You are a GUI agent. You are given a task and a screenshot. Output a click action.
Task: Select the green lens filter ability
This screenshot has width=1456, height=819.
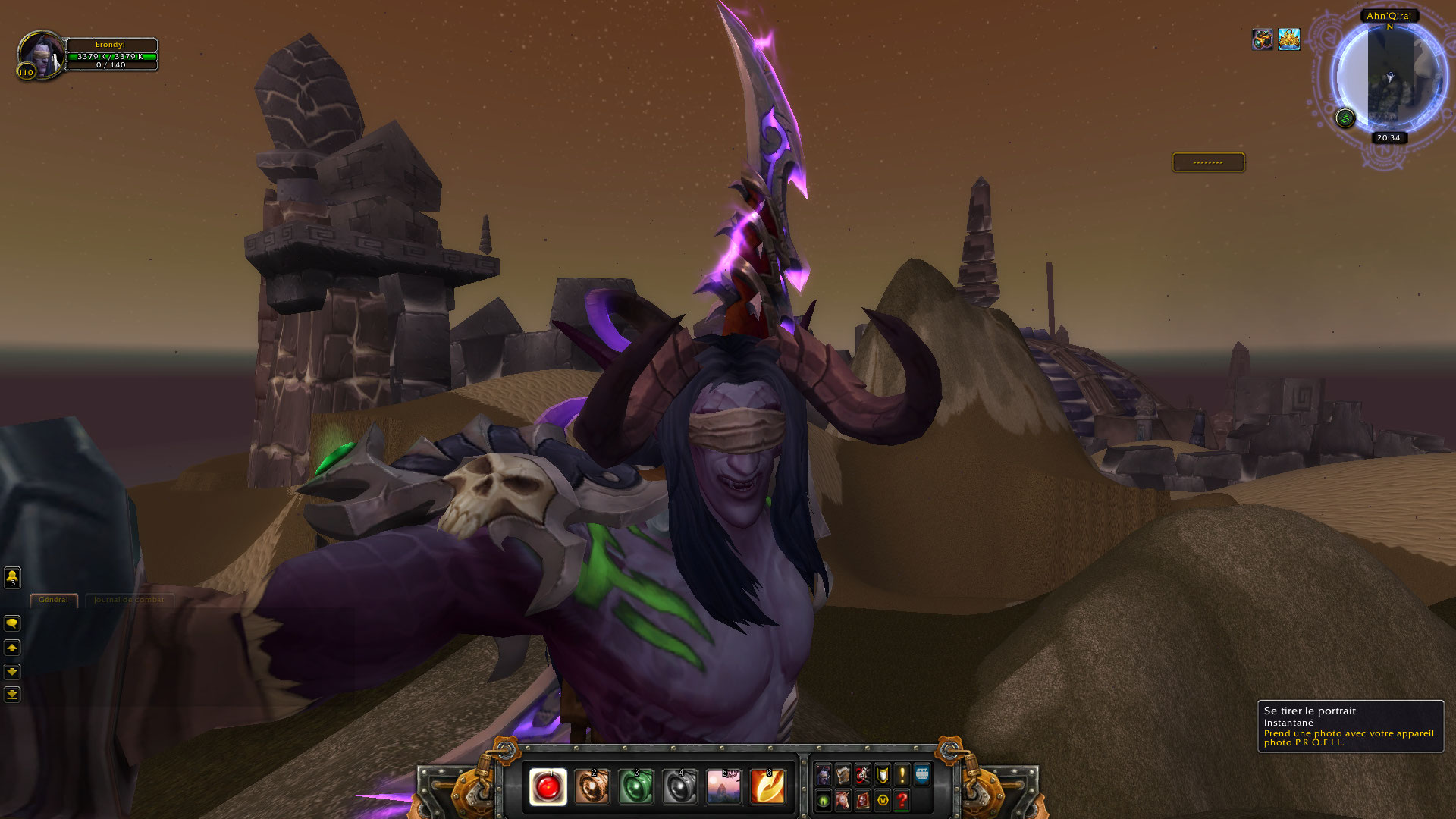click(635, 786)
